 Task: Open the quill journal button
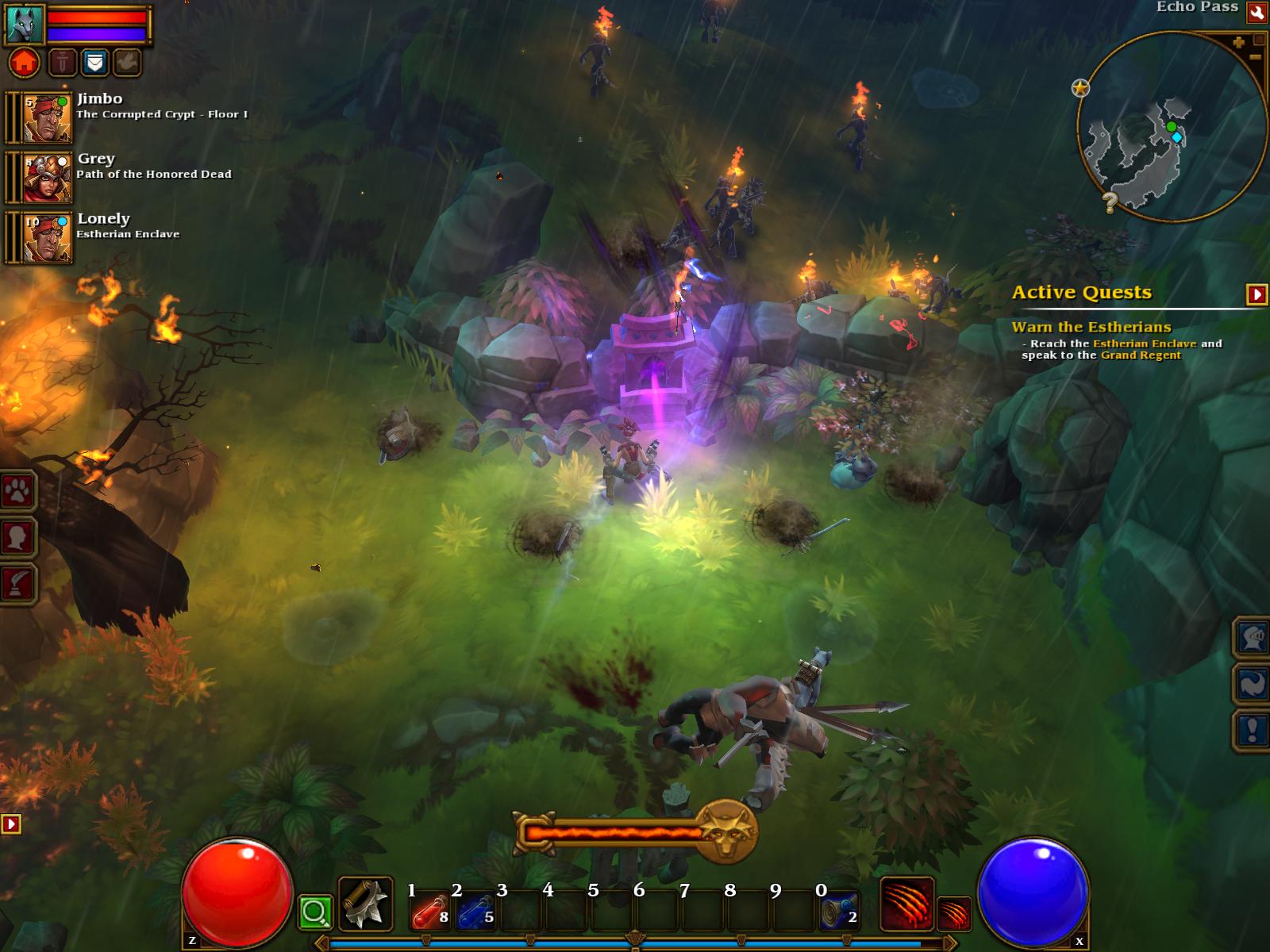(x=17, y=584)
